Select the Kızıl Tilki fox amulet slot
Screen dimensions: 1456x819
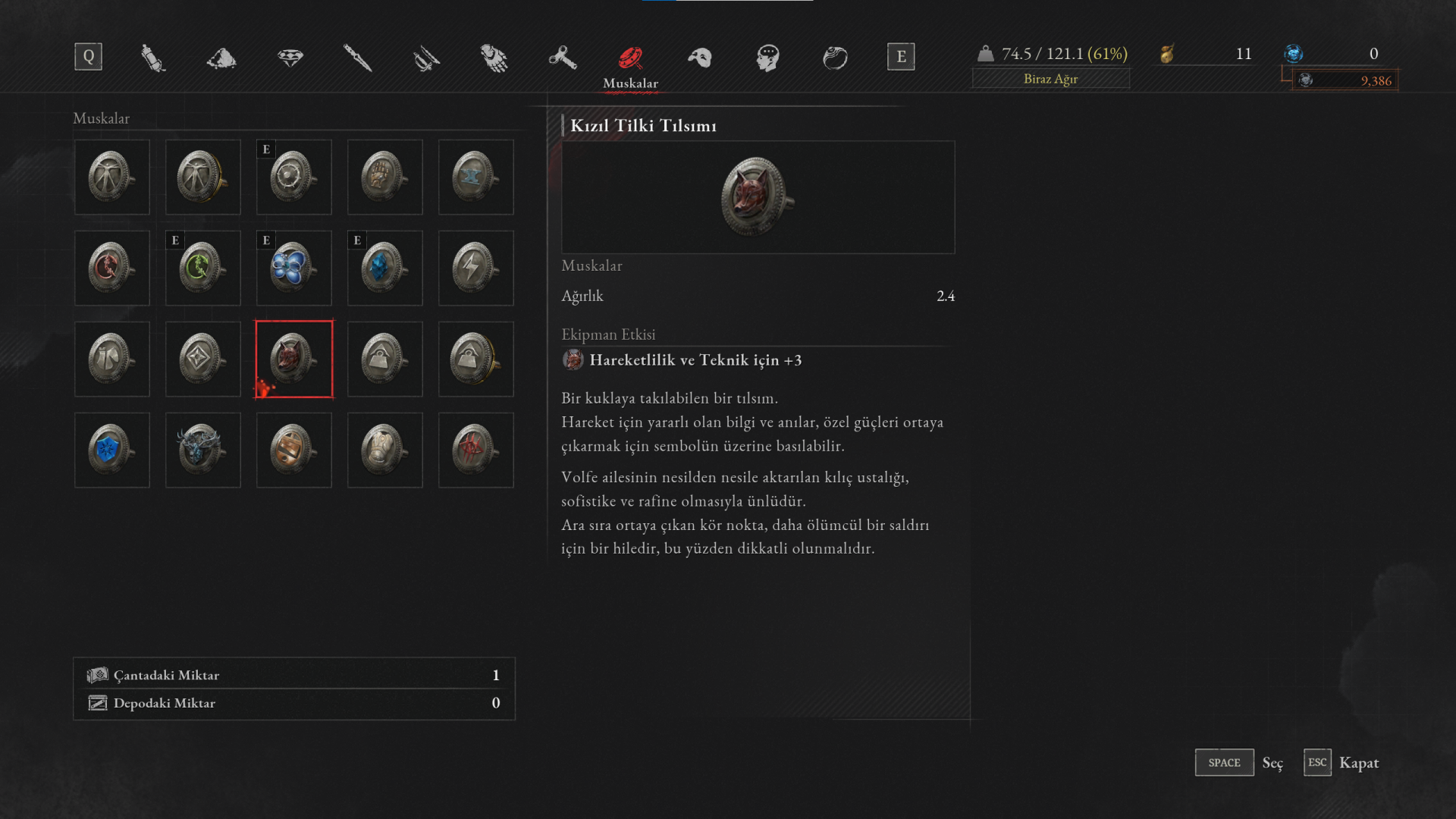click(x=294, y=359)
